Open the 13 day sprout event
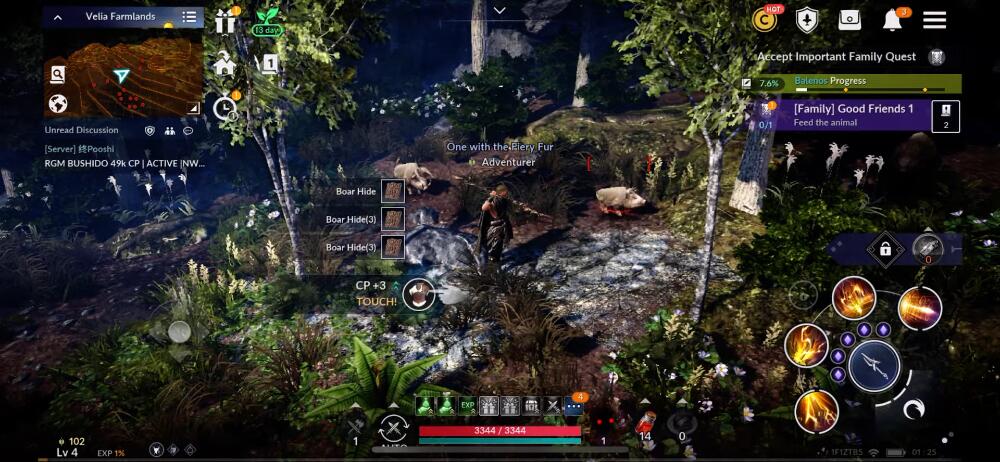 [x=266, y=21]
